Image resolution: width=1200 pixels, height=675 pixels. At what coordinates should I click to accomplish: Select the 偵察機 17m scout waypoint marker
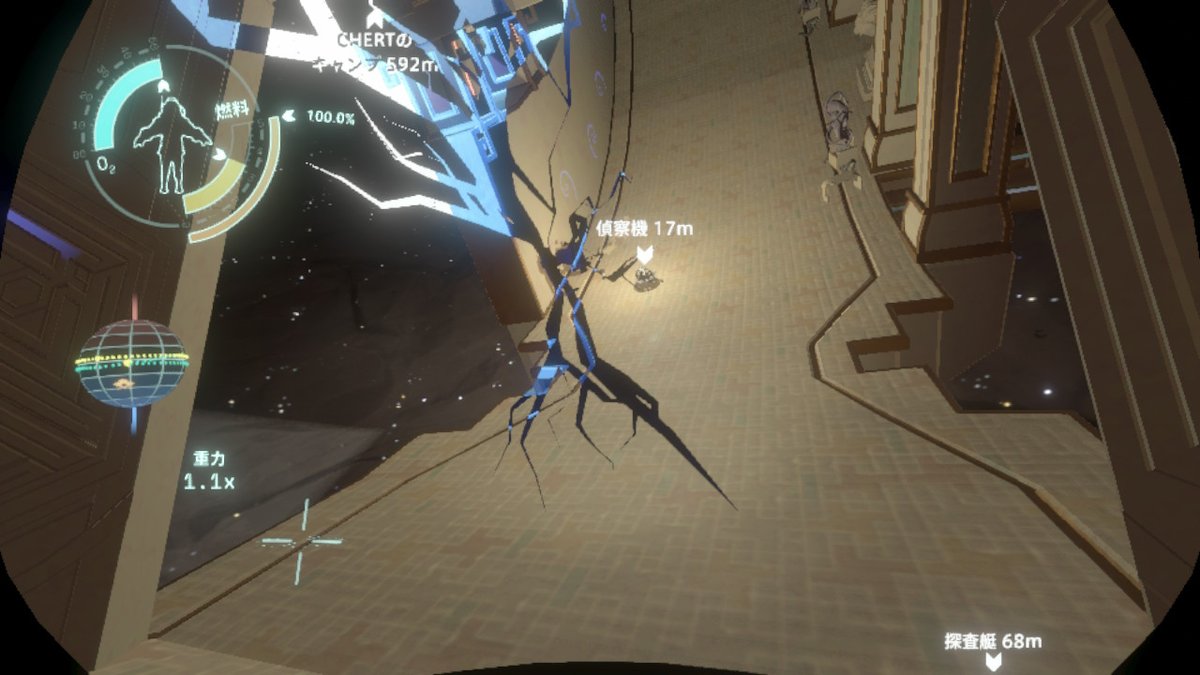pos(645,254)
